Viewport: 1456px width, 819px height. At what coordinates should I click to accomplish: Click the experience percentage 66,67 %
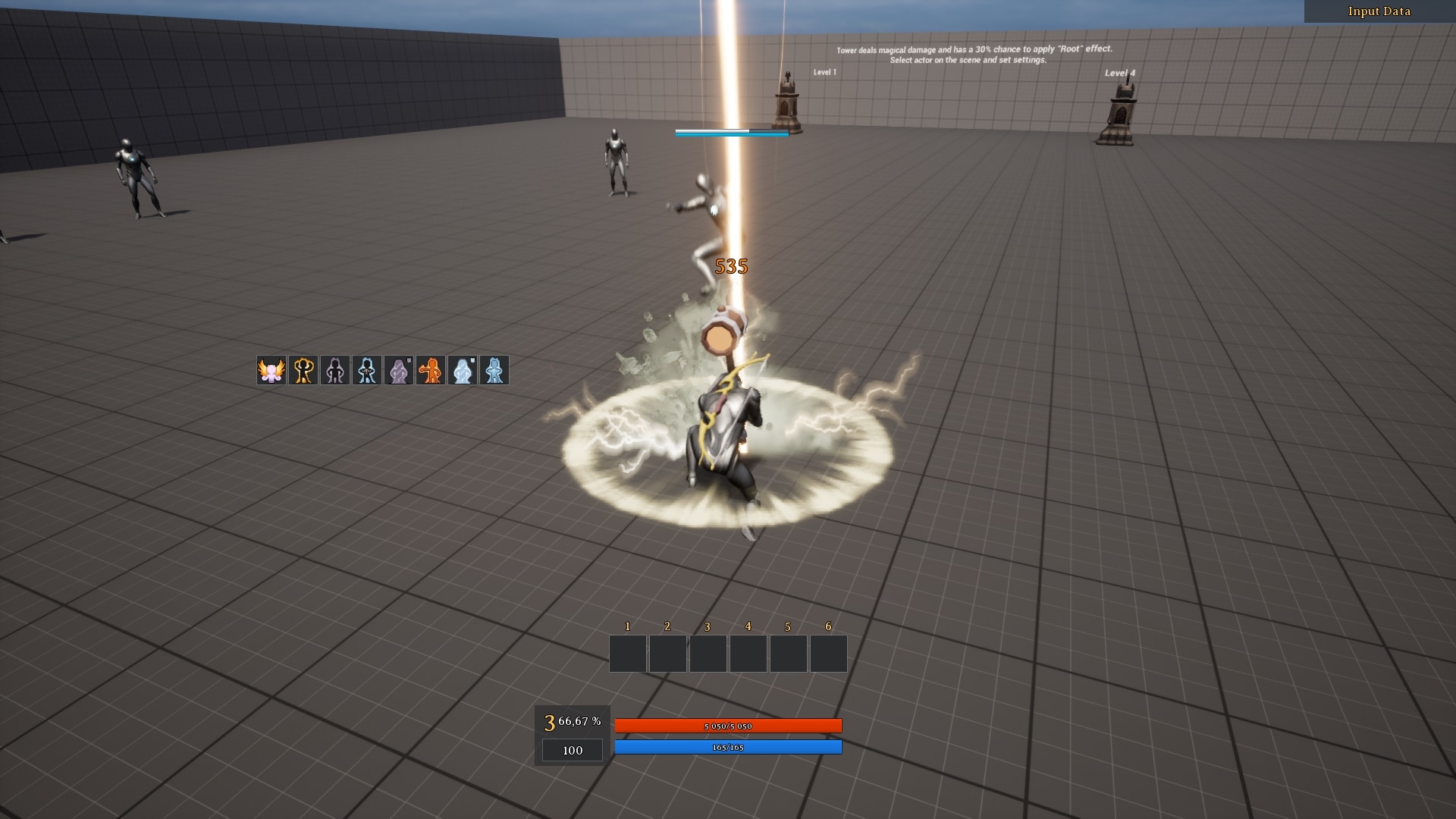(x=580, y=723)
